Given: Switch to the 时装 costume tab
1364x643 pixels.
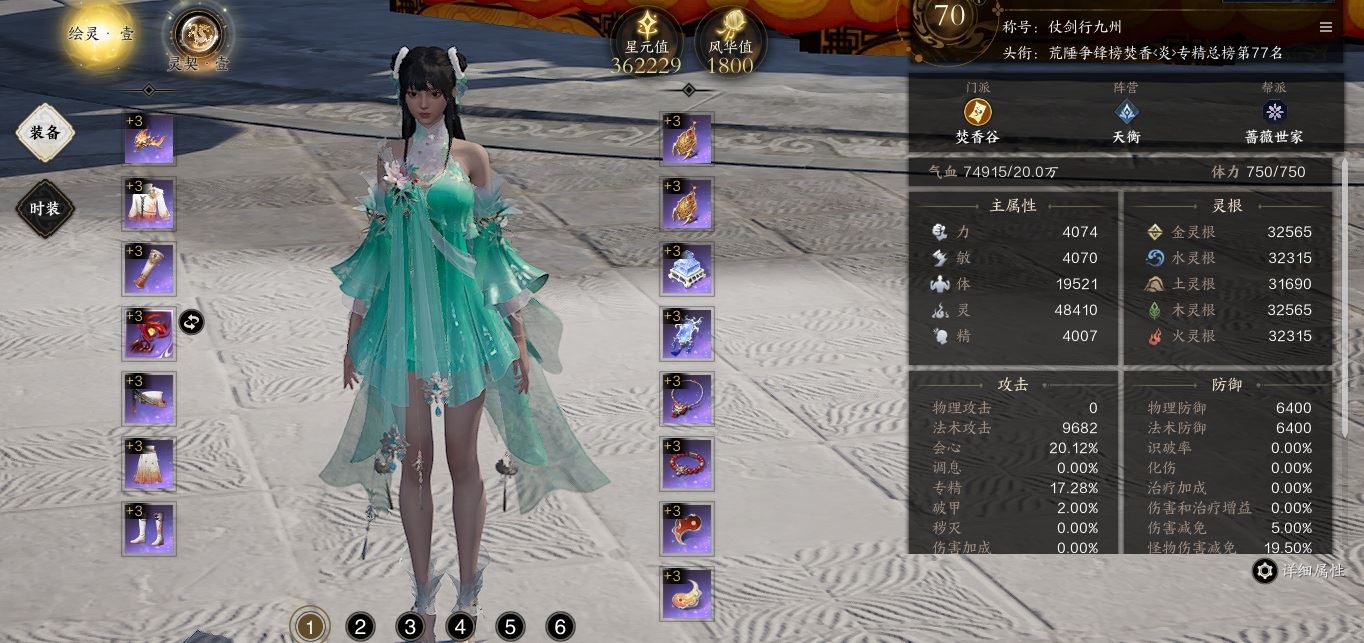Looking at the screenshot, I should [45, 208].
